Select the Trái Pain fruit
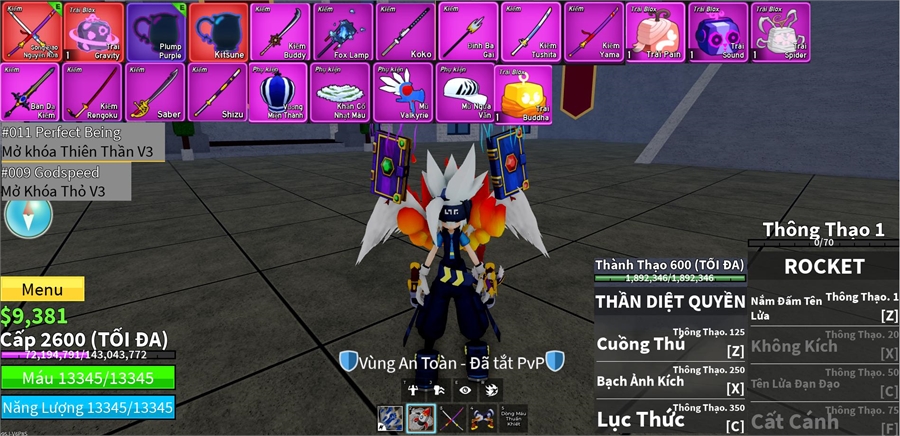900x436 pixels. tap(655, 31)
